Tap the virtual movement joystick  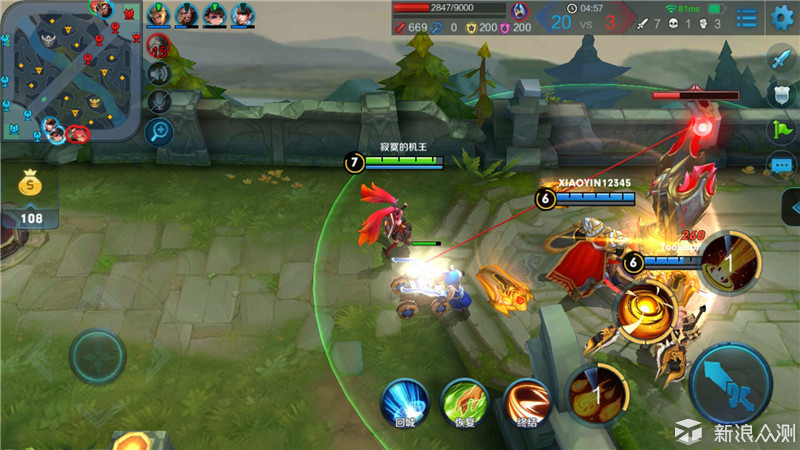(x=97, y=357)
